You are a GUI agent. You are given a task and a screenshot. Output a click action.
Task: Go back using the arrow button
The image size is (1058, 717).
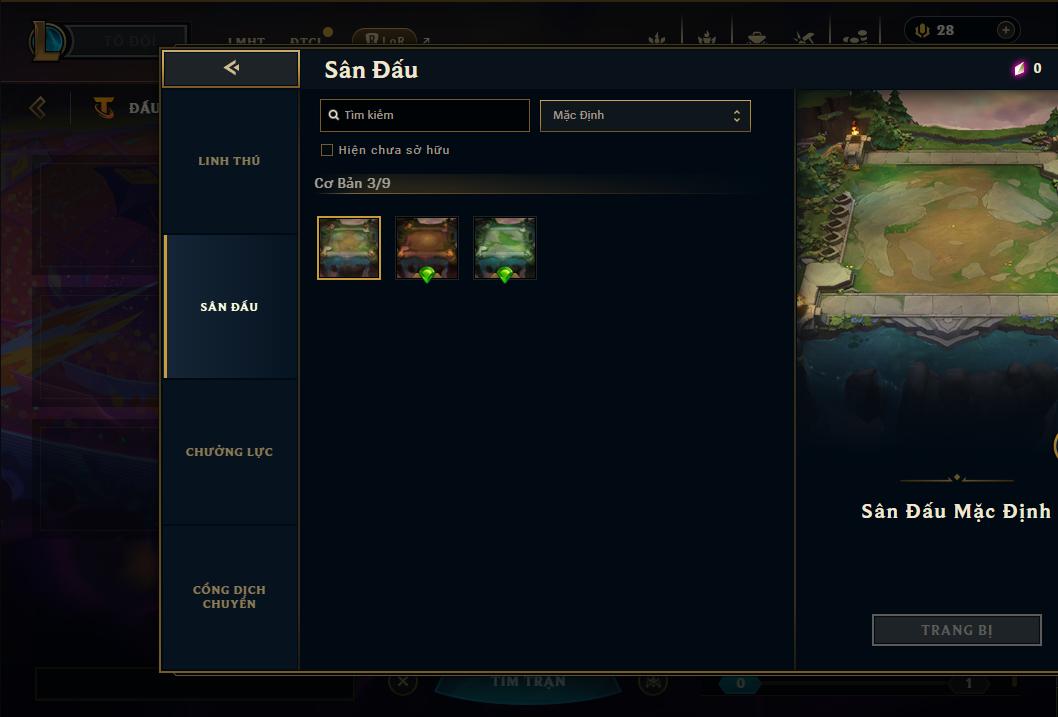231,68
